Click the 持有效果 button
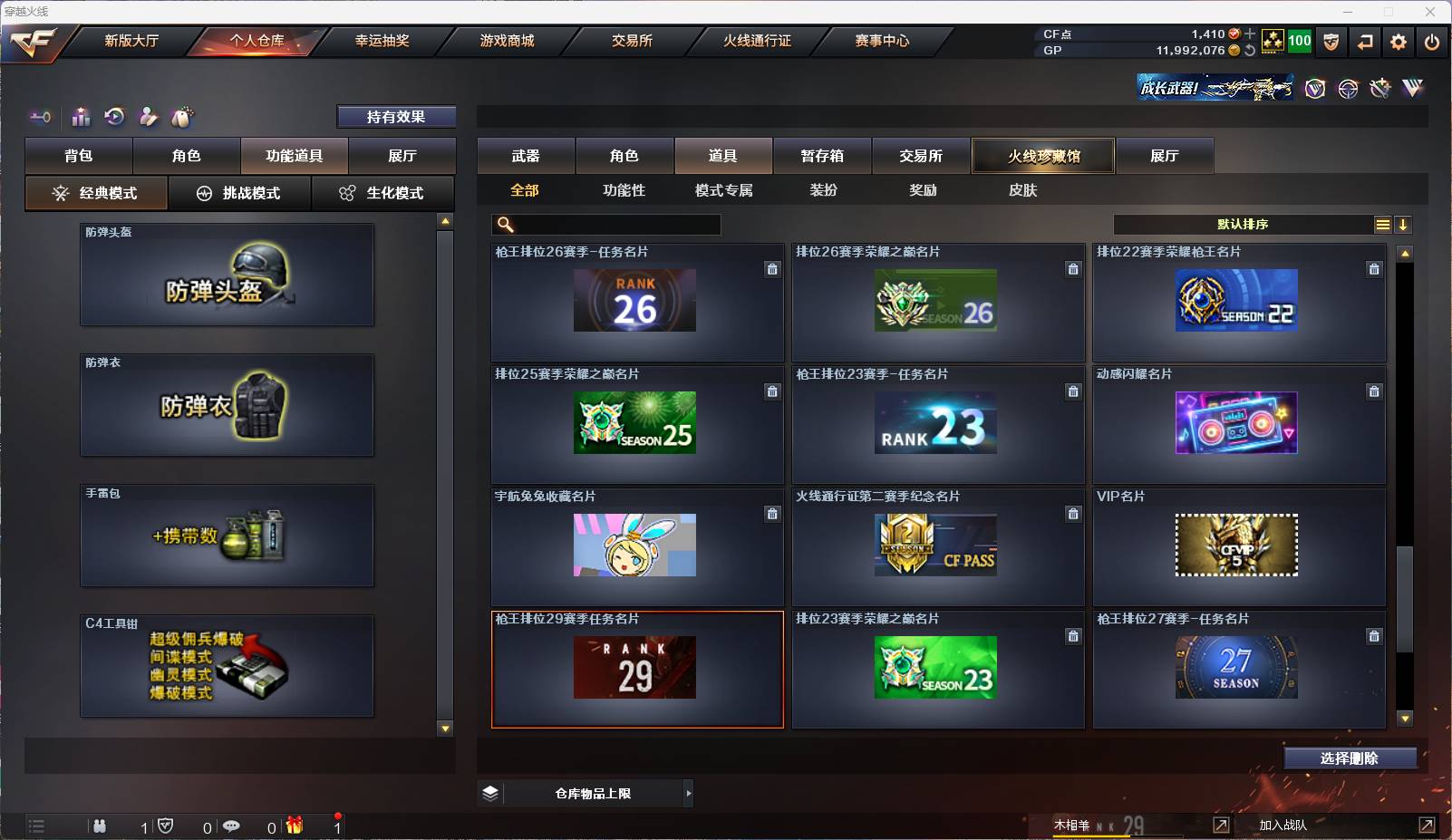 pos(396,116)
